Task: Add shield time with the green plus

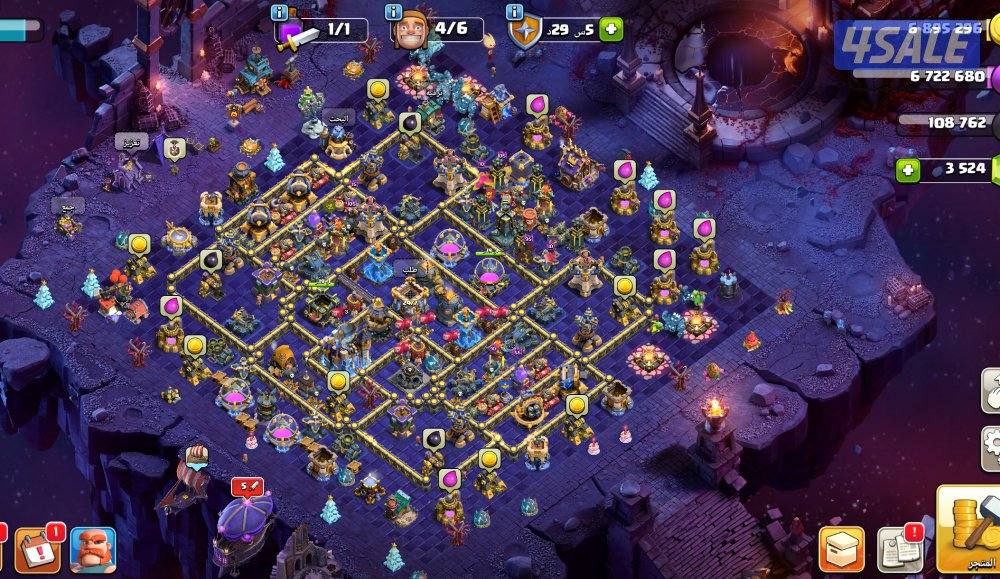Action: tap(611, 30)
